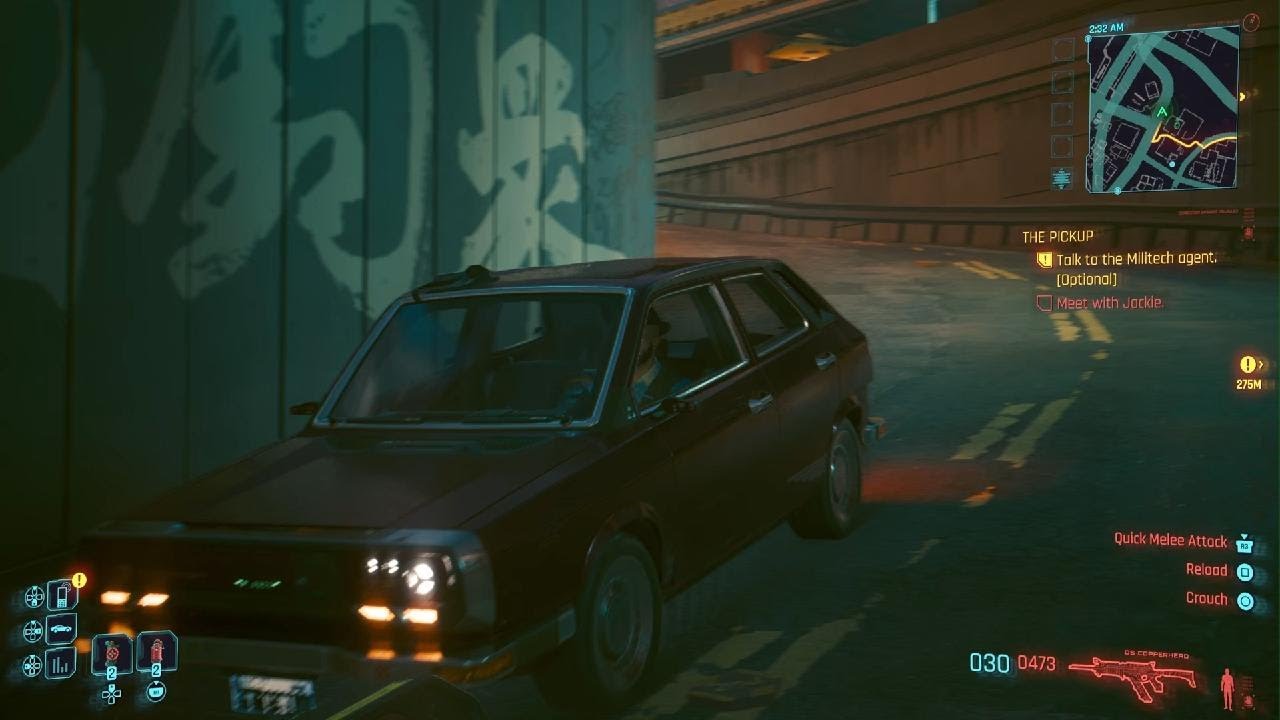
Task: Select the summon vehicle icon
Action: click(61, 628)
